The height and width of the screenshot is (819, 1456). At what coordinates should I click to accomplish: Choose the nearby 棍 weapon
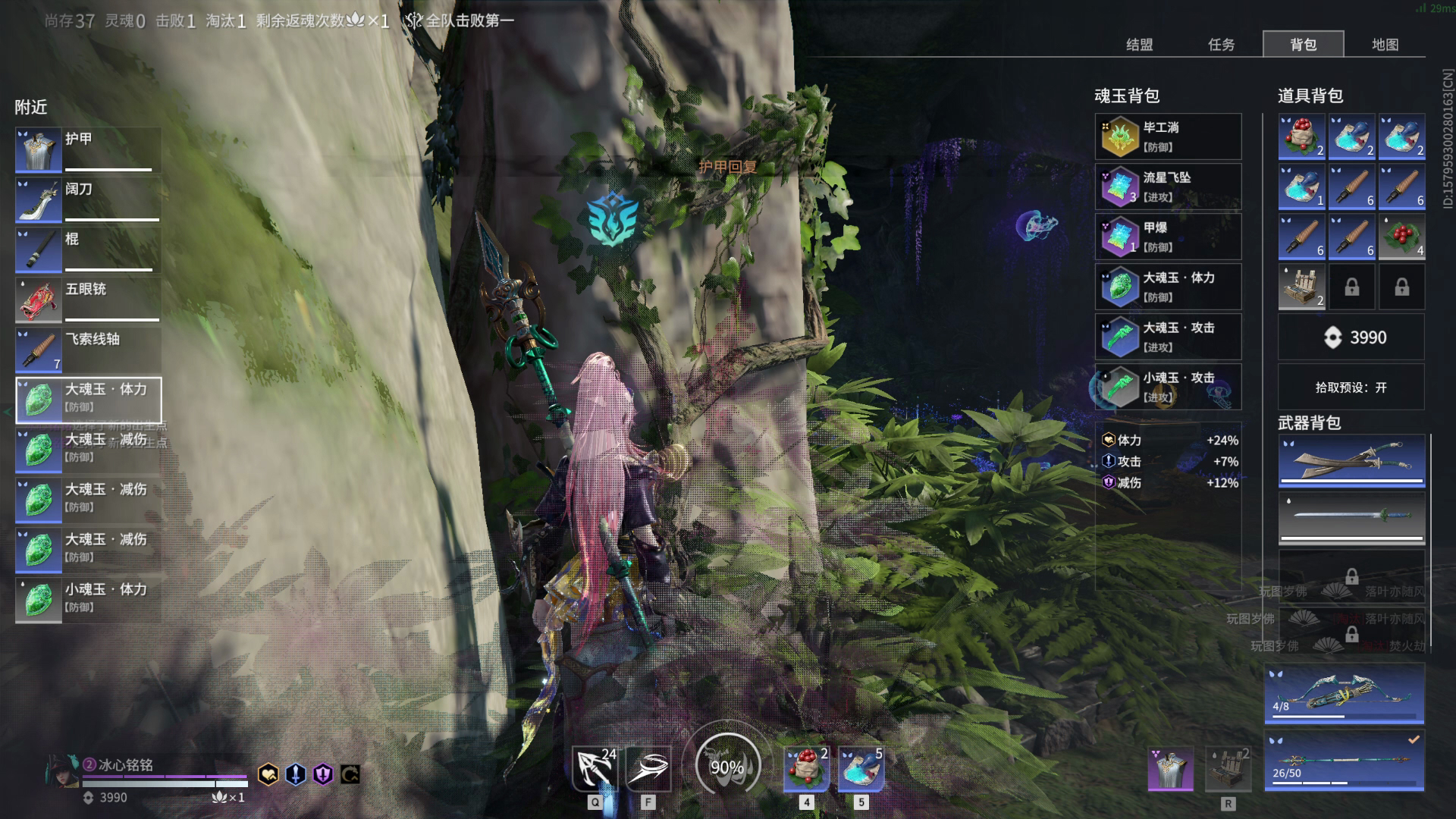(x=88, y=250)
